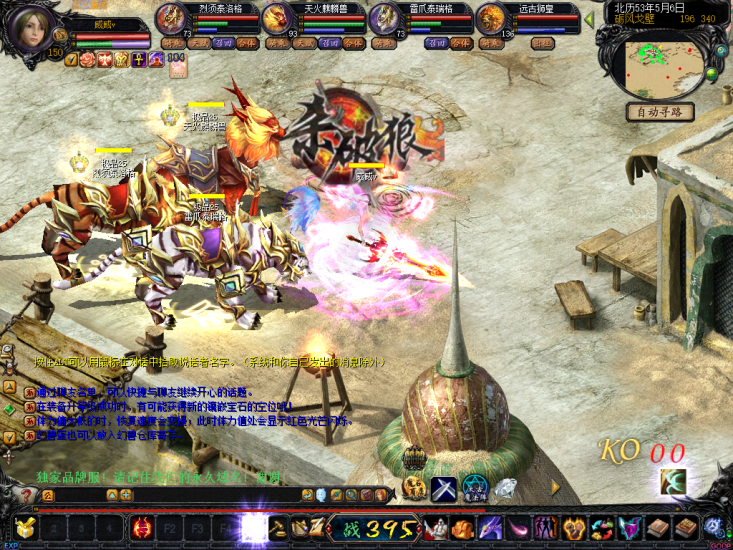This screenshot has width=733, height=550.
Task: Activate the glowing white skill slot
Action: 254,527
